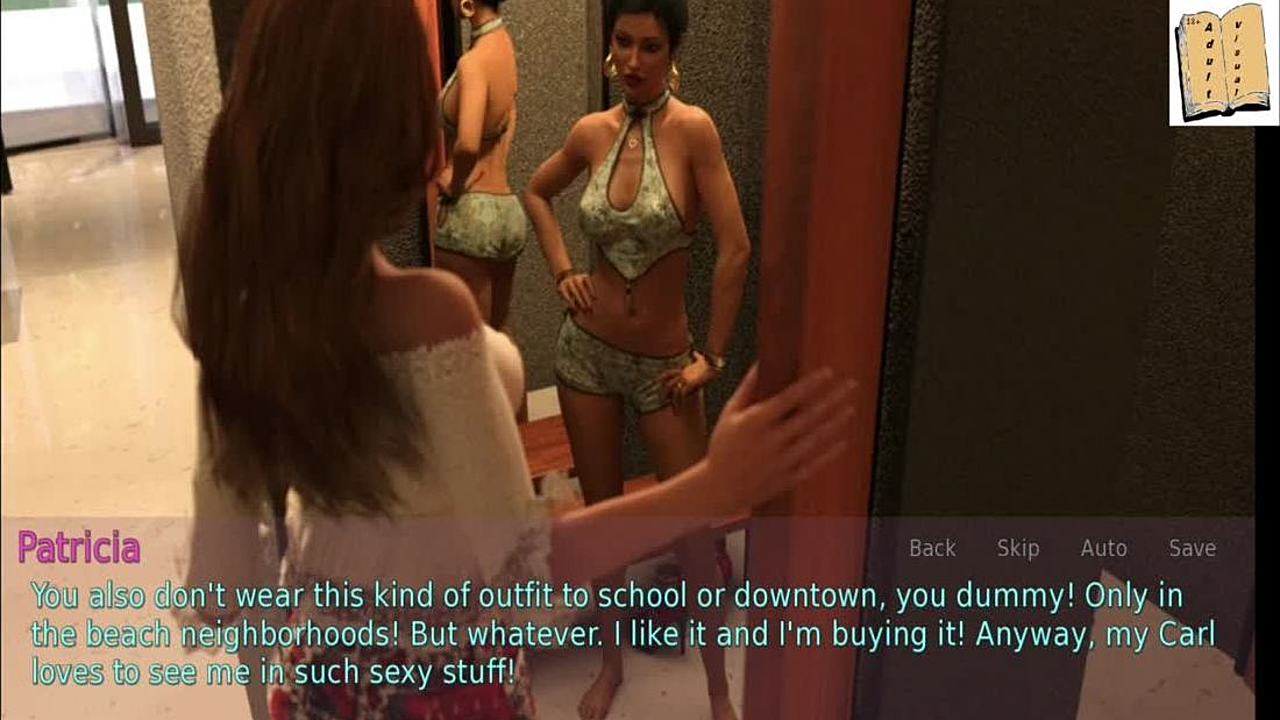
Task: Go Back to the previous dialogue line
Action: (932, 548)
